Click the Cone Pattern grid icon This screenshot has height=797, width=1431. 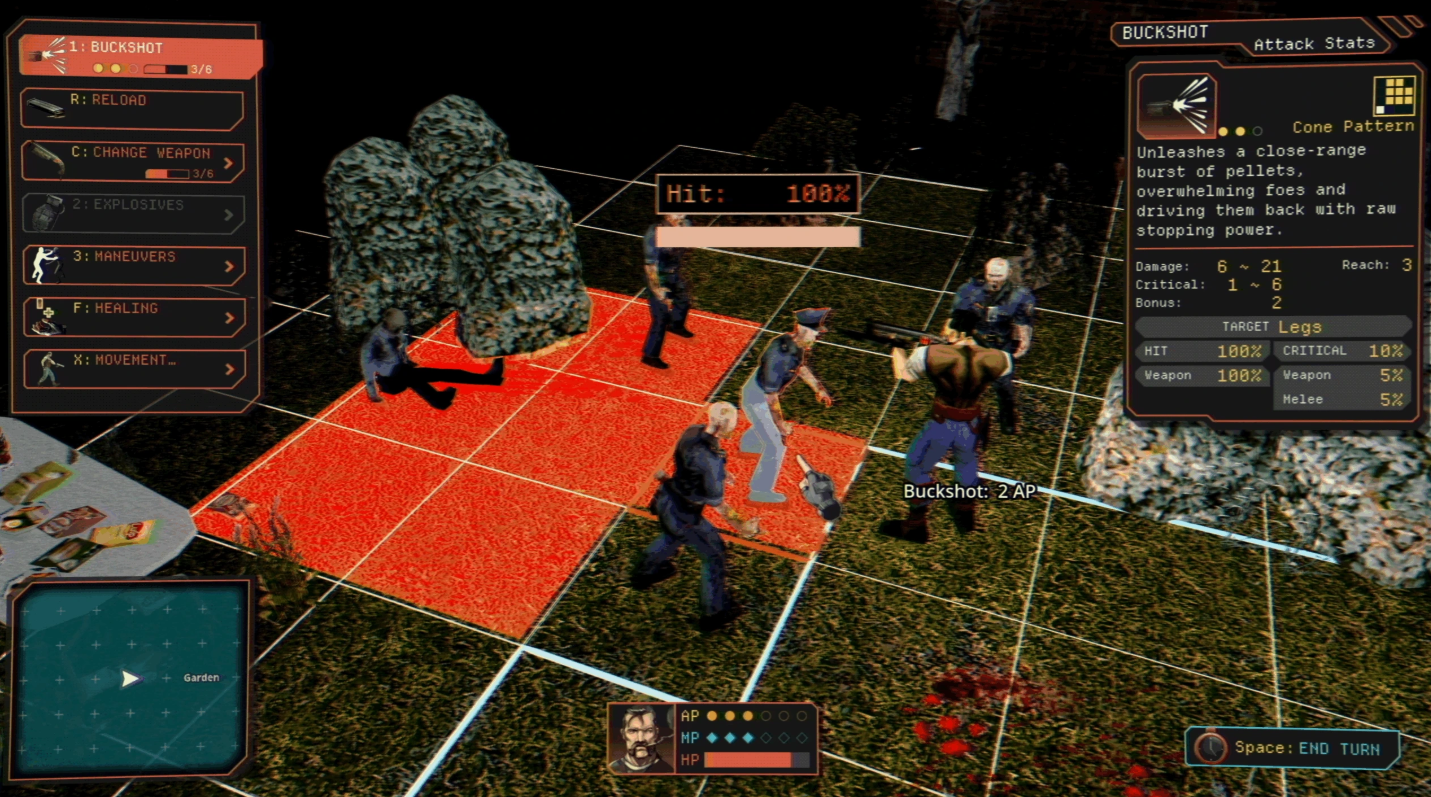1395,96
